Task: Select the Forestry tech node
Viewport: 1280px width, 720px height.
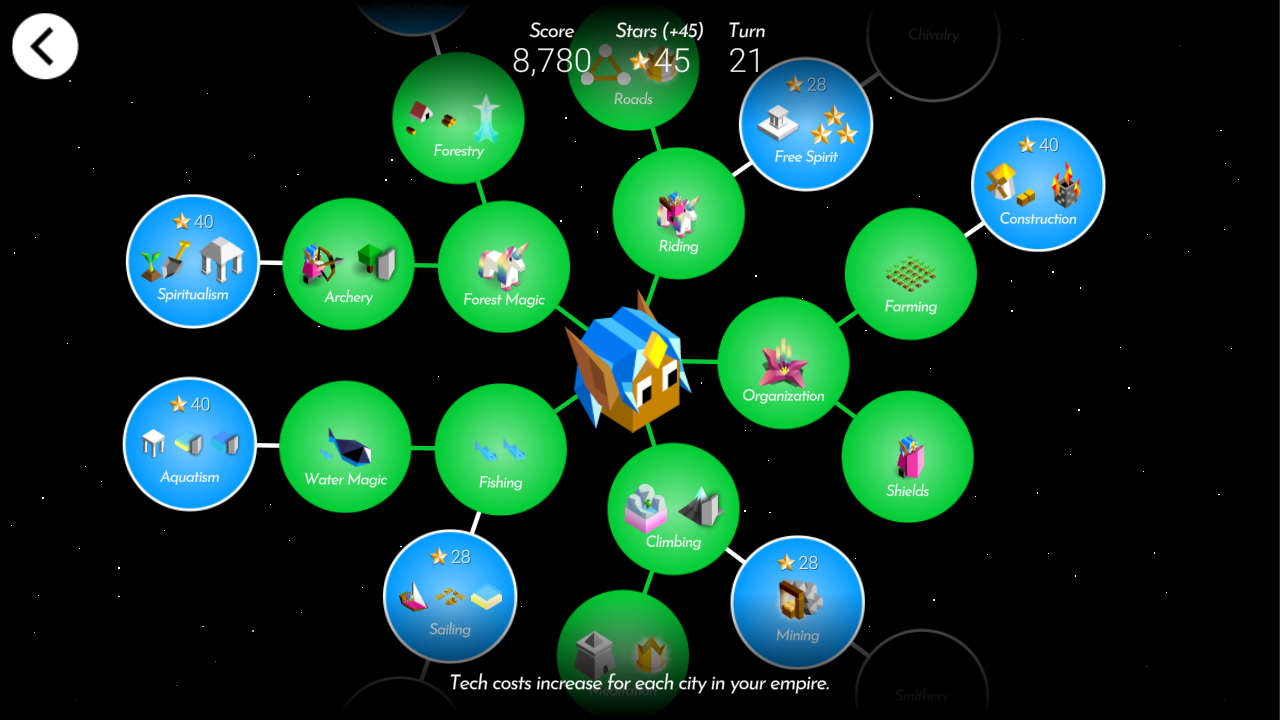Action: 458,118
